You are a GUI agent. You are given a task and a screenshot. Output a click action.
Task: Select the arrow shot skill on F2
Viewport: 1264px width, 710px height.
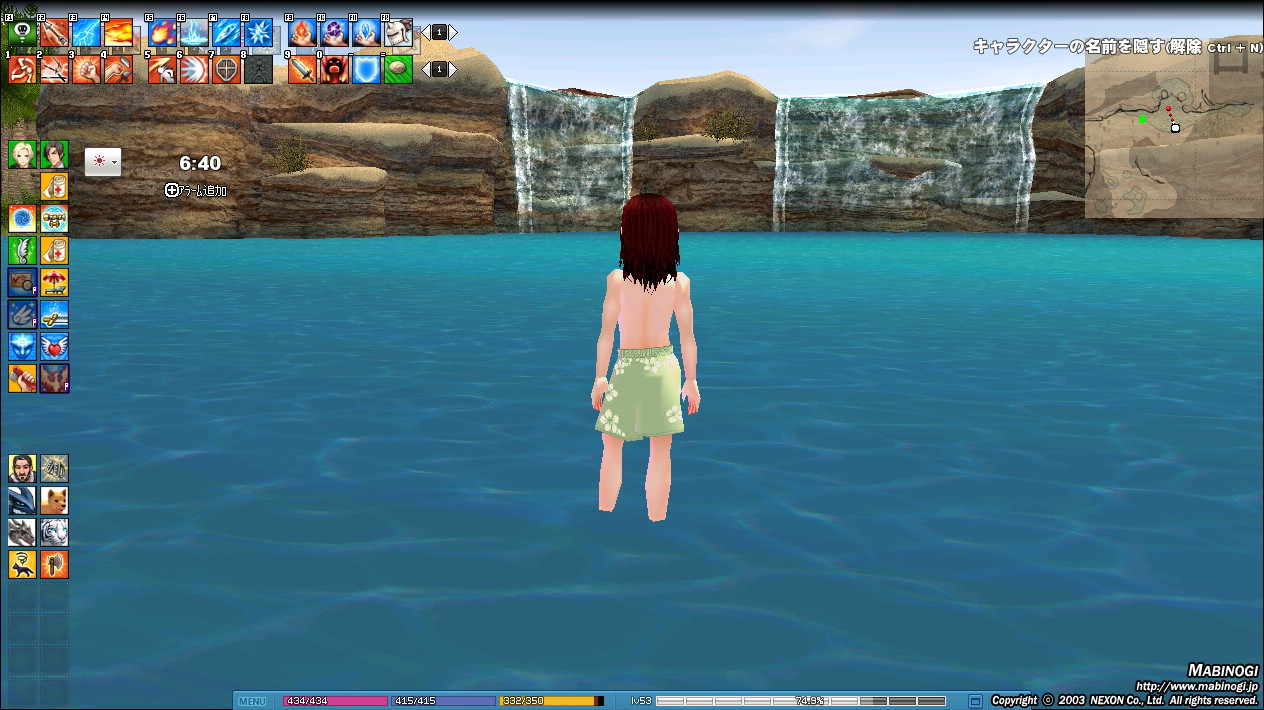[x=54, y=33]
